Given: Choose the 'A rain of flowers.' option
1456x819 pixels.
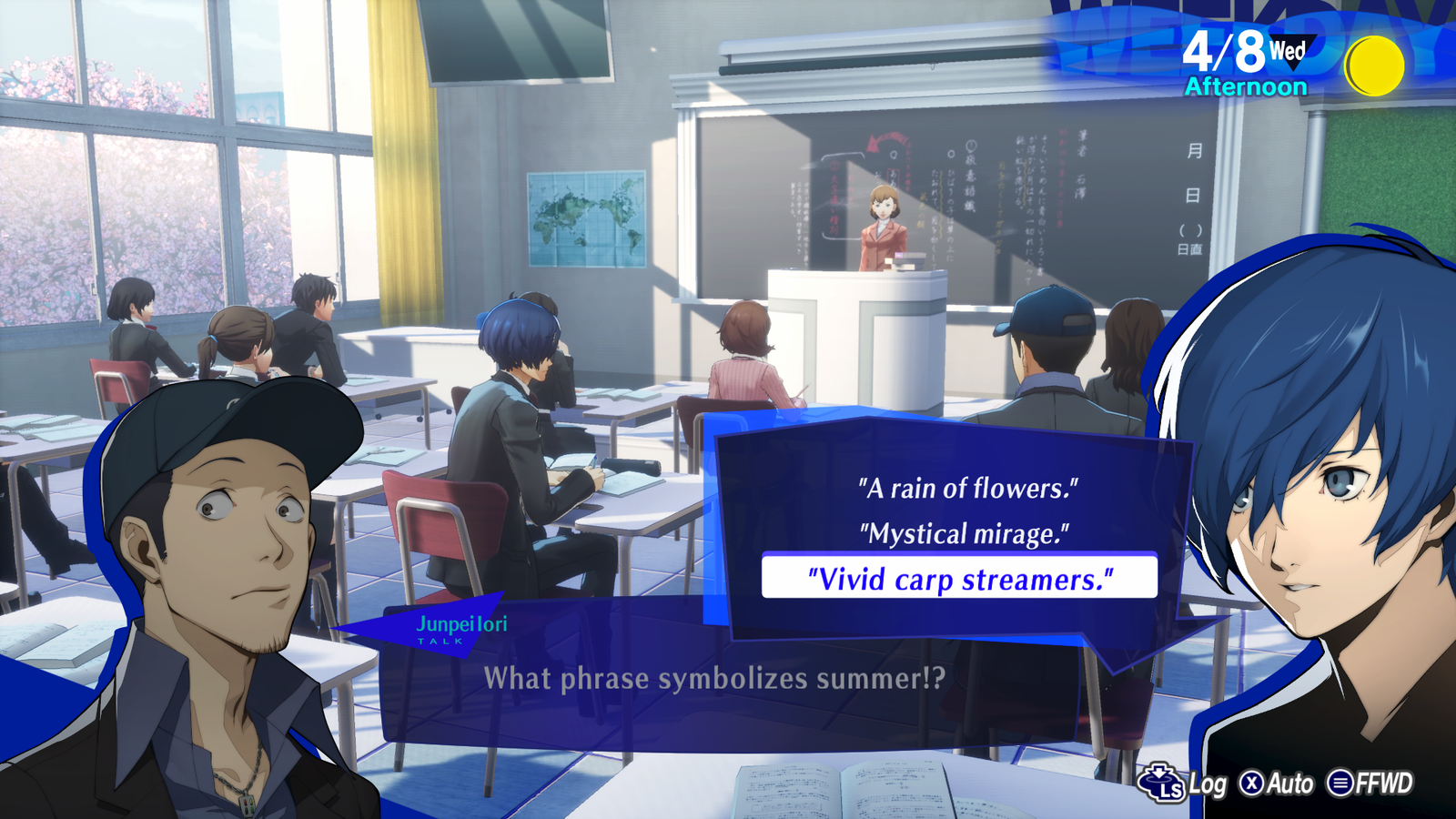Looking at the screenshot, I should (969, 488).
